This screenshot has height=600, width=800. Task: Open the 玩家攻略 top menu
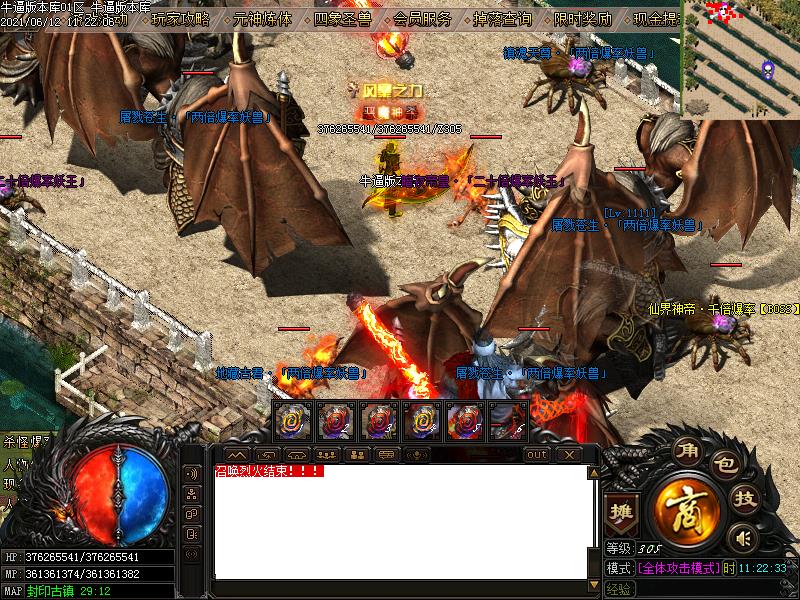click(x=181, y=18)
